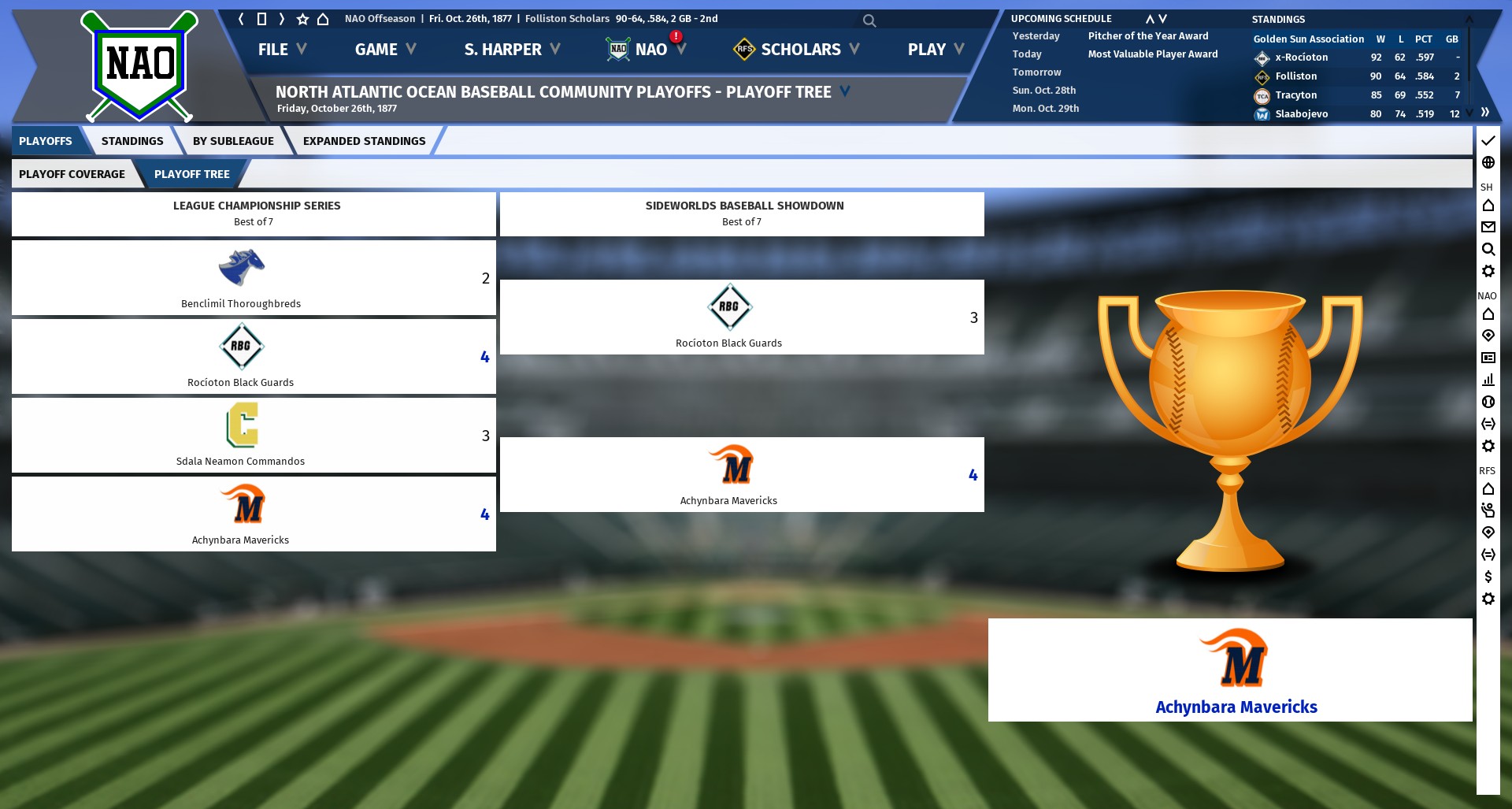Screen dimensions: 1512x809
Task: Open the GAME menu
Action: pos(384,50)
